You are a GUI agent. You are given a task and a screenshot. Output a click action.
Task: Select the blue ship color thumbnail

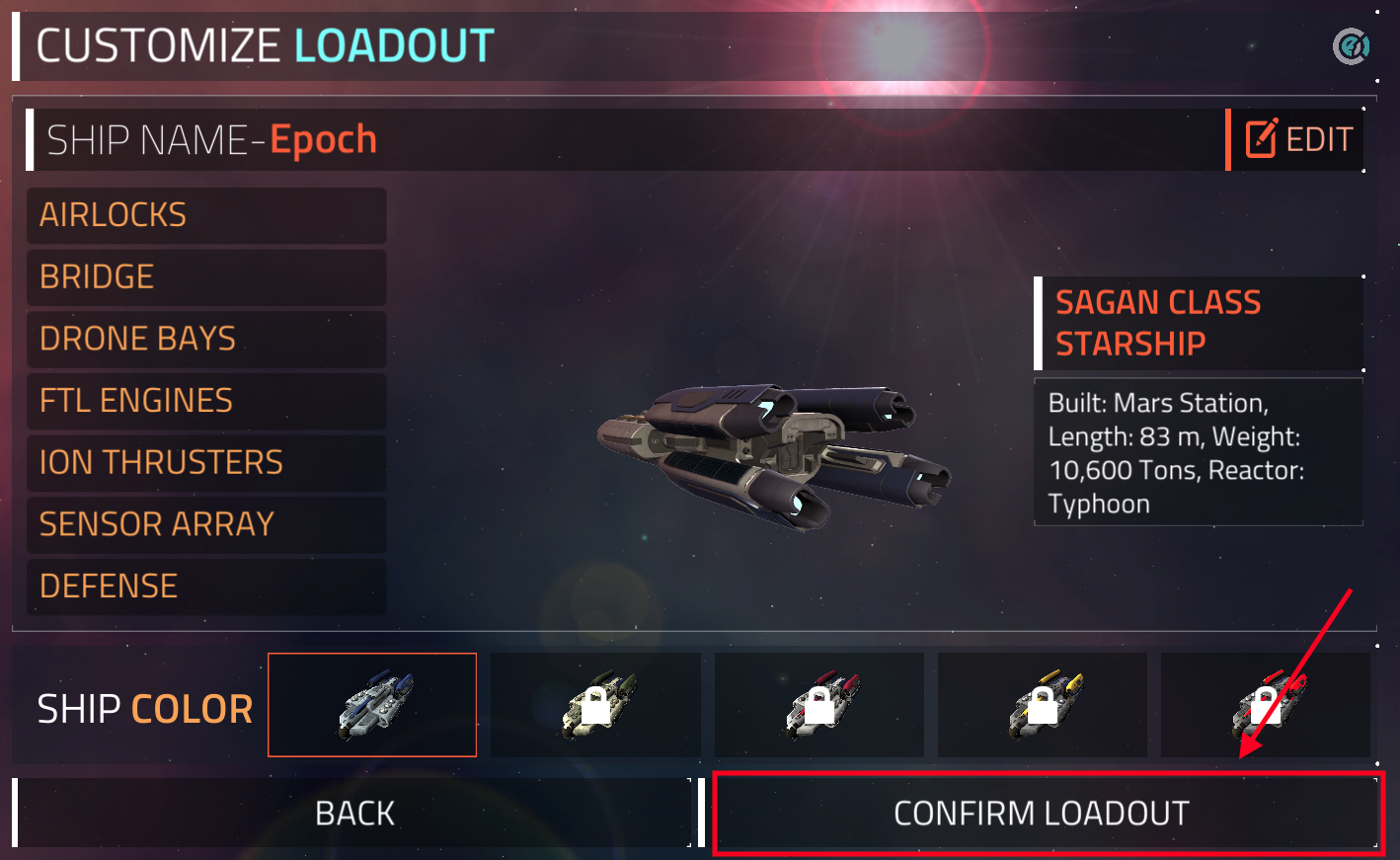(x=372, y=705)
